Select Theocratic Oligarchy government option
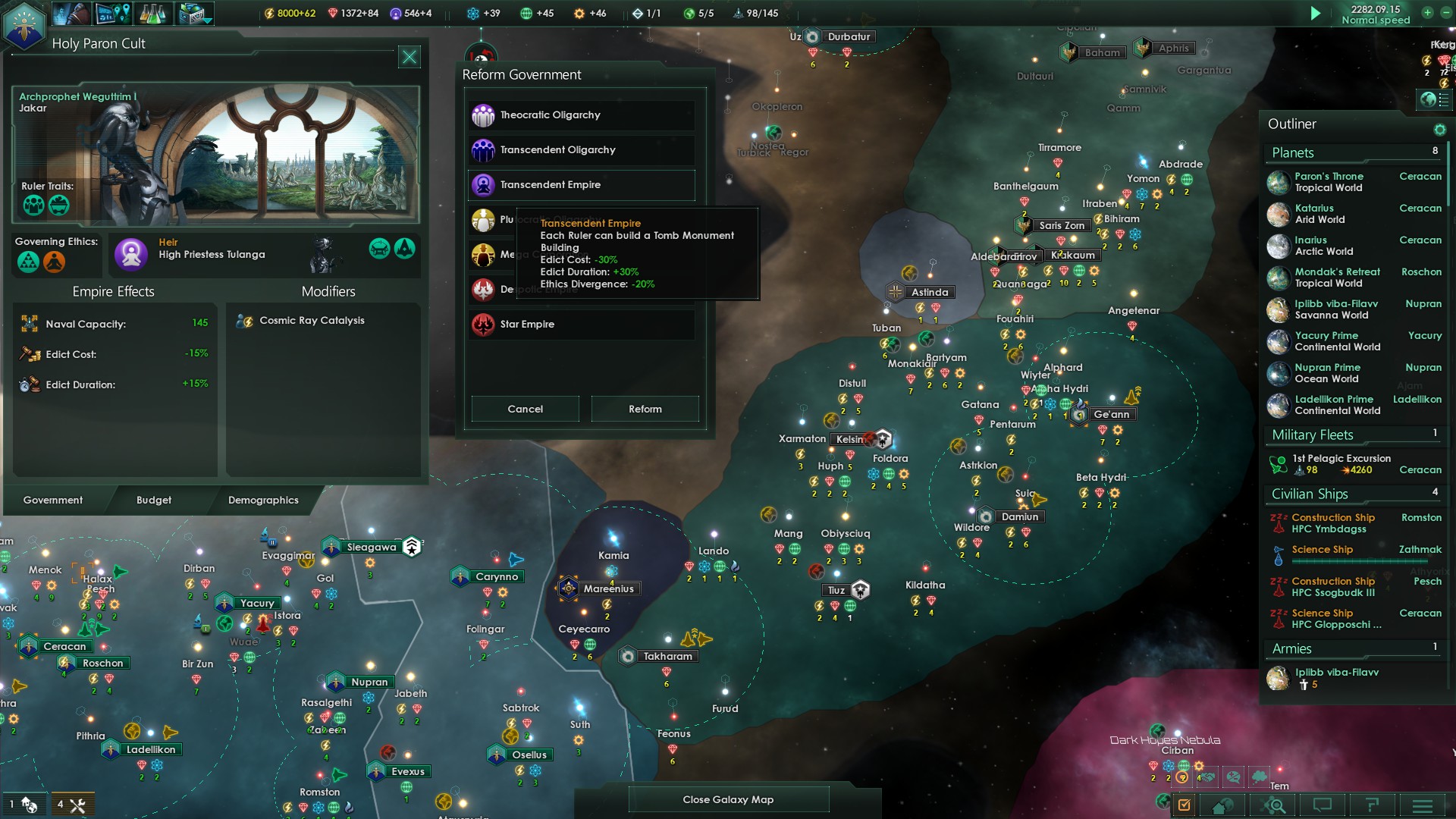This screenshot has height=819, width=1456. click(x=581, y=115)
